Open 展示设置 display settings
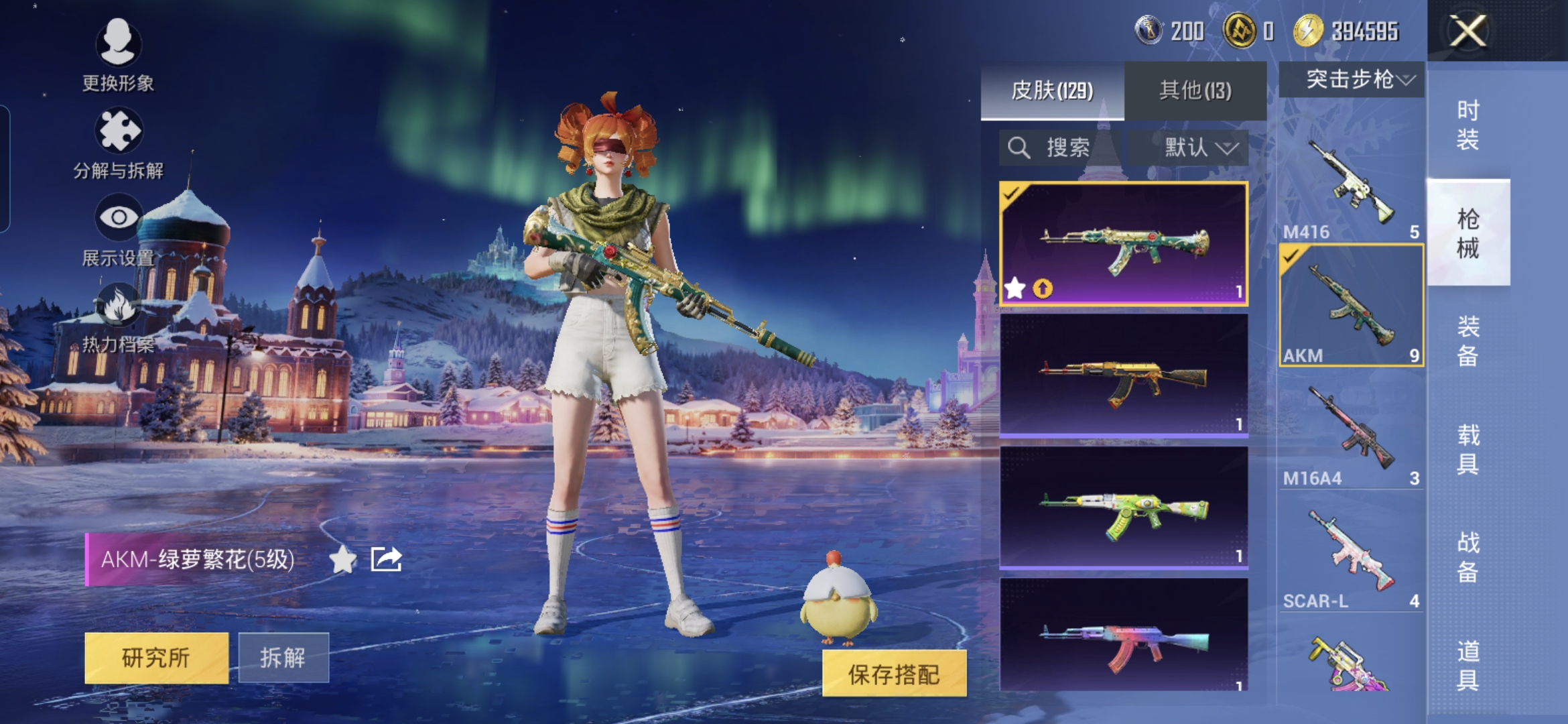This screenshot has height=724, width=1568. point(118,228)
